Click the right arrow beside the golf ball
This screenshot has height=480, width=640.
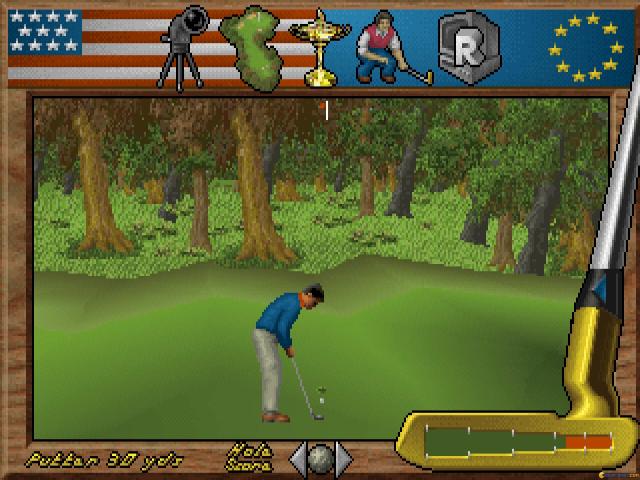coord(345,458)
